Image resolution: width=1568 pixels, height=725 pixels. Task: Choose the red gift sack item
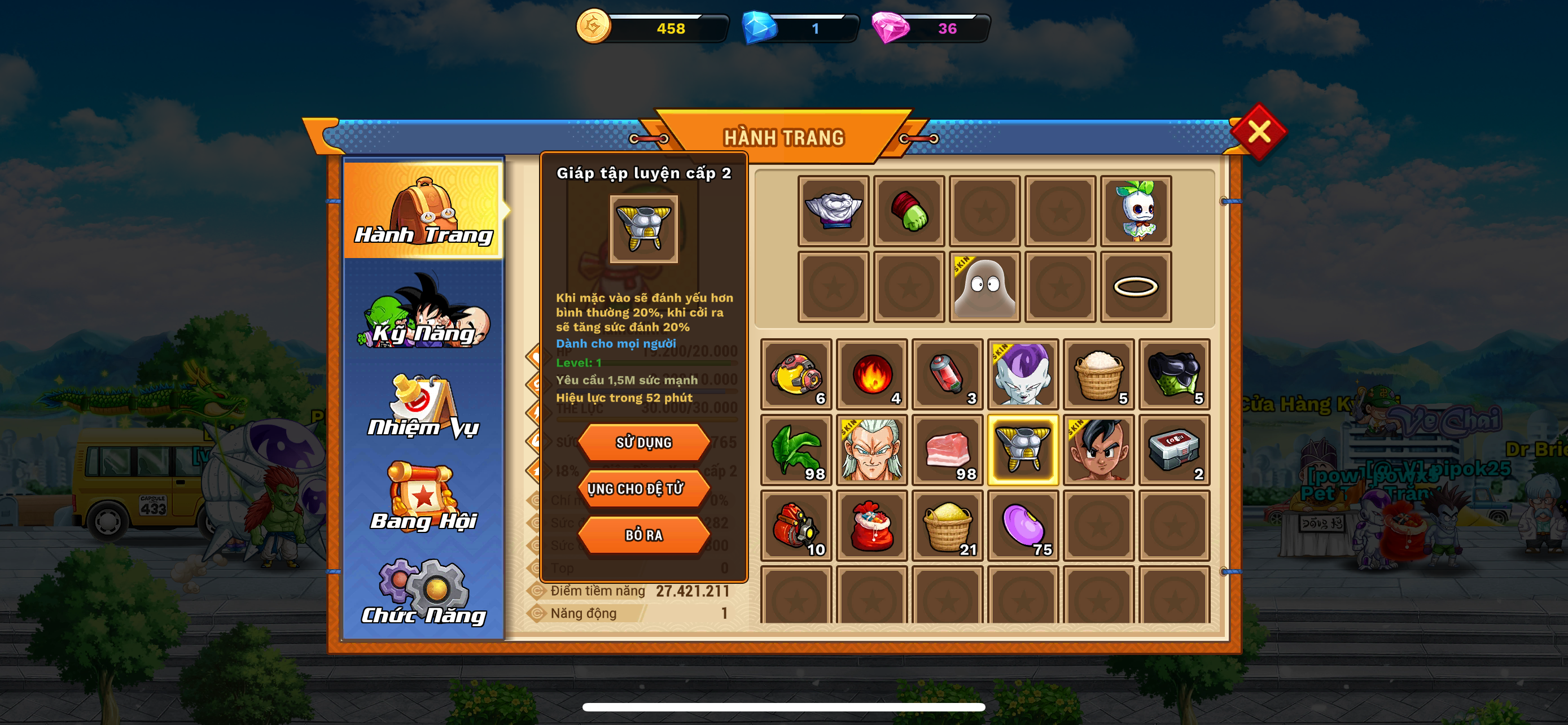pos(871,525)
